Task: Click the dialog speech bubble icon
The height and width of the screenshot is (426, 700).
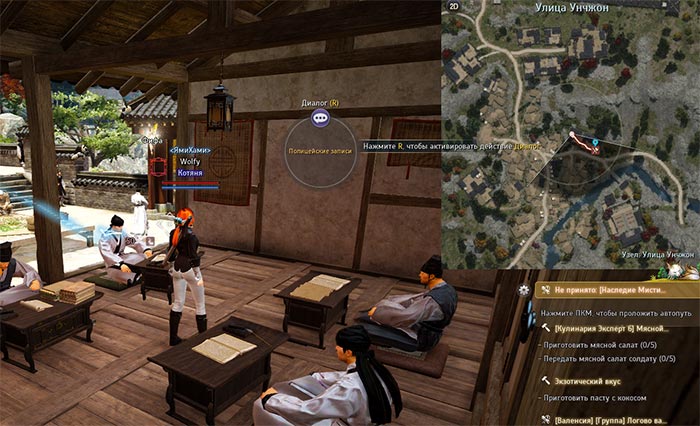Action: point(320,118)
